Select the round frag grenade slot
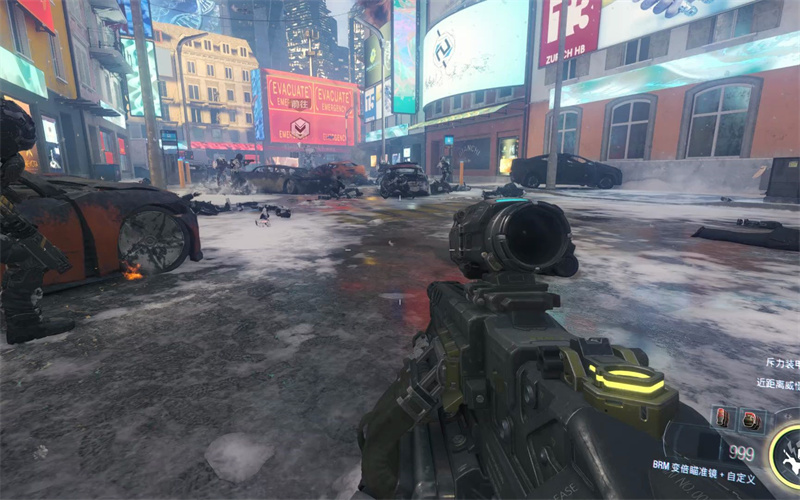Viewport: 800px width, 500px height. [x=750, y=419]
